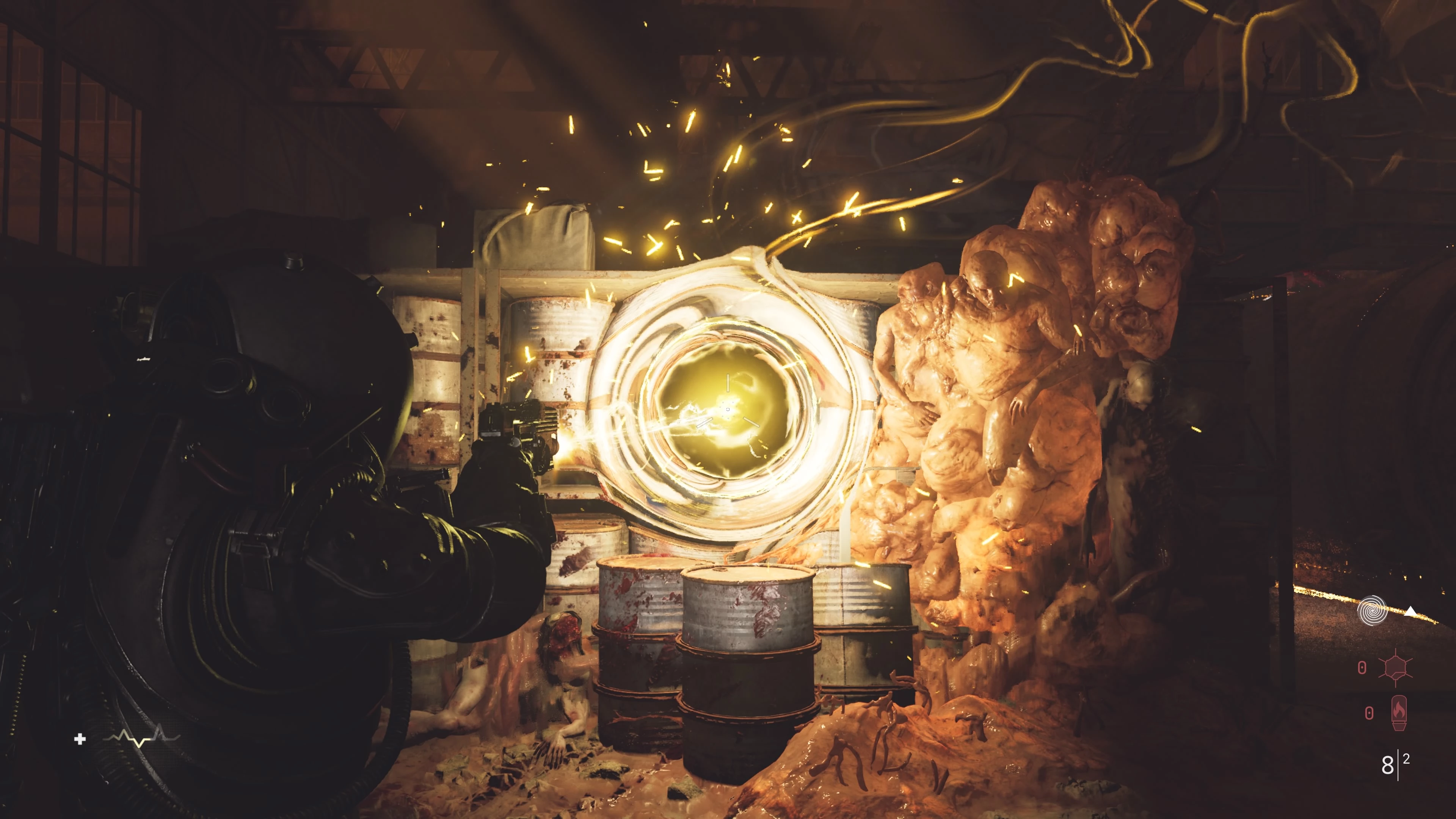Select the incendiary canister grenade icon
This screenshot has height=819, width=1456.
point(1400,713)
